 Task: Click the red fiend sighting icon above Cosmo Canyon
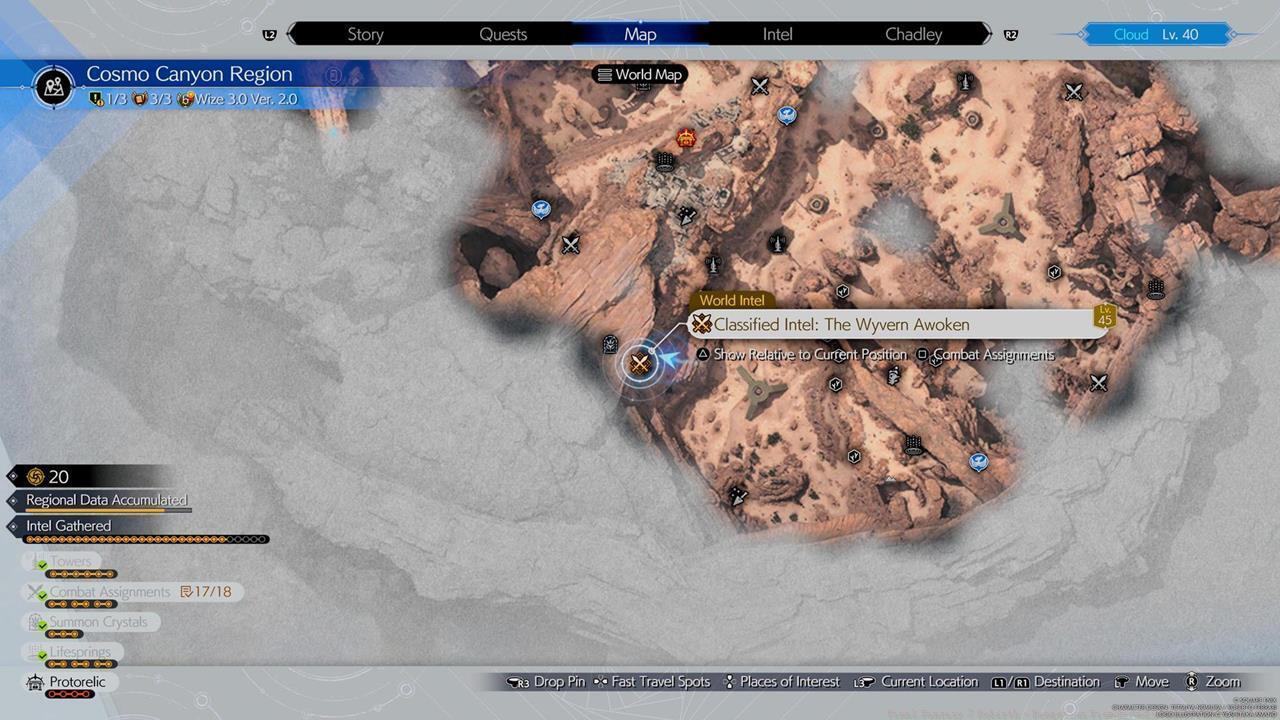(x=685, y=140)
